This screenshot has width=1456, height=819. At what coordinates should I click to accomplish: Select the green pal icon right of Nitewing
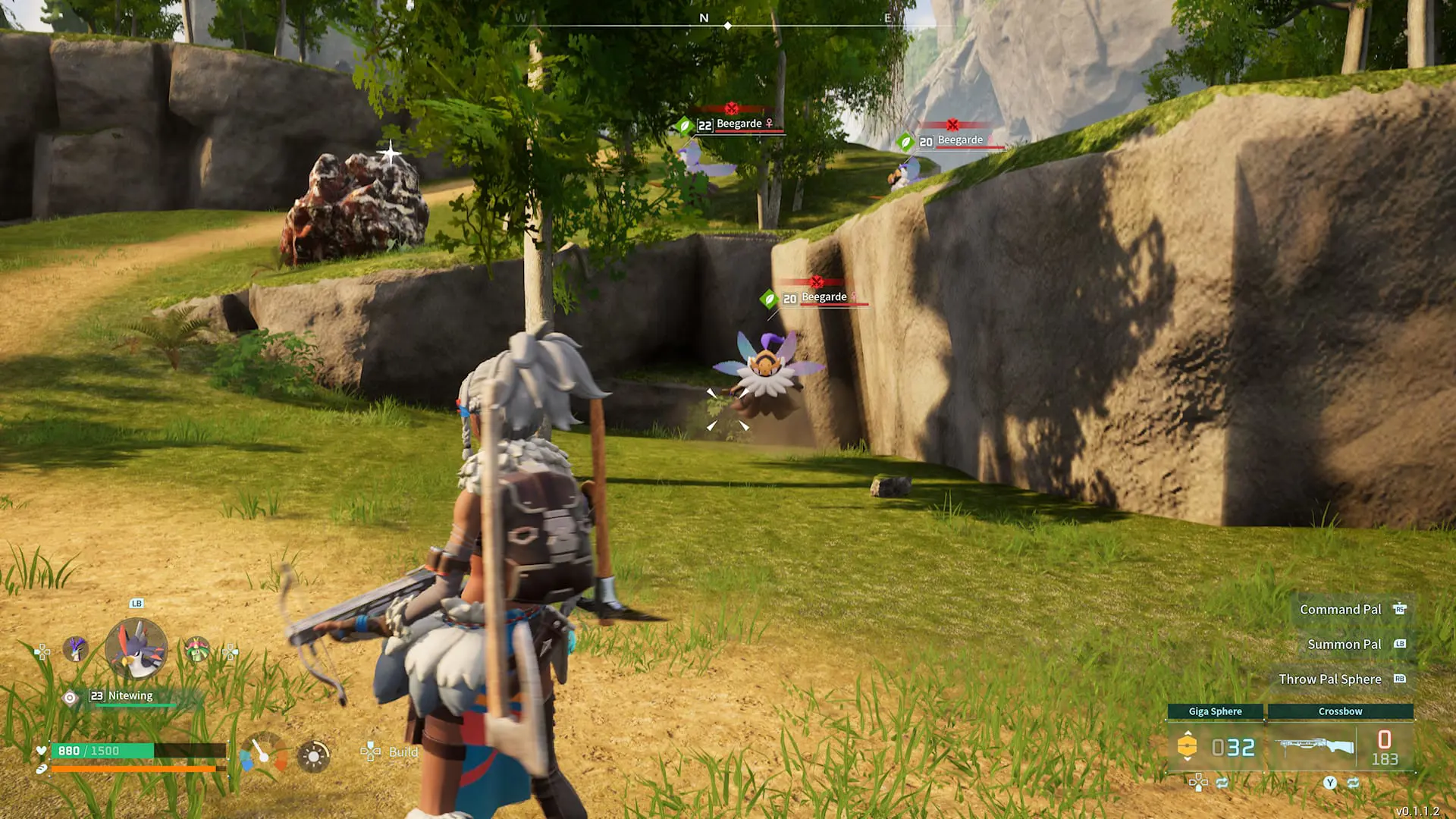point(196,648)
